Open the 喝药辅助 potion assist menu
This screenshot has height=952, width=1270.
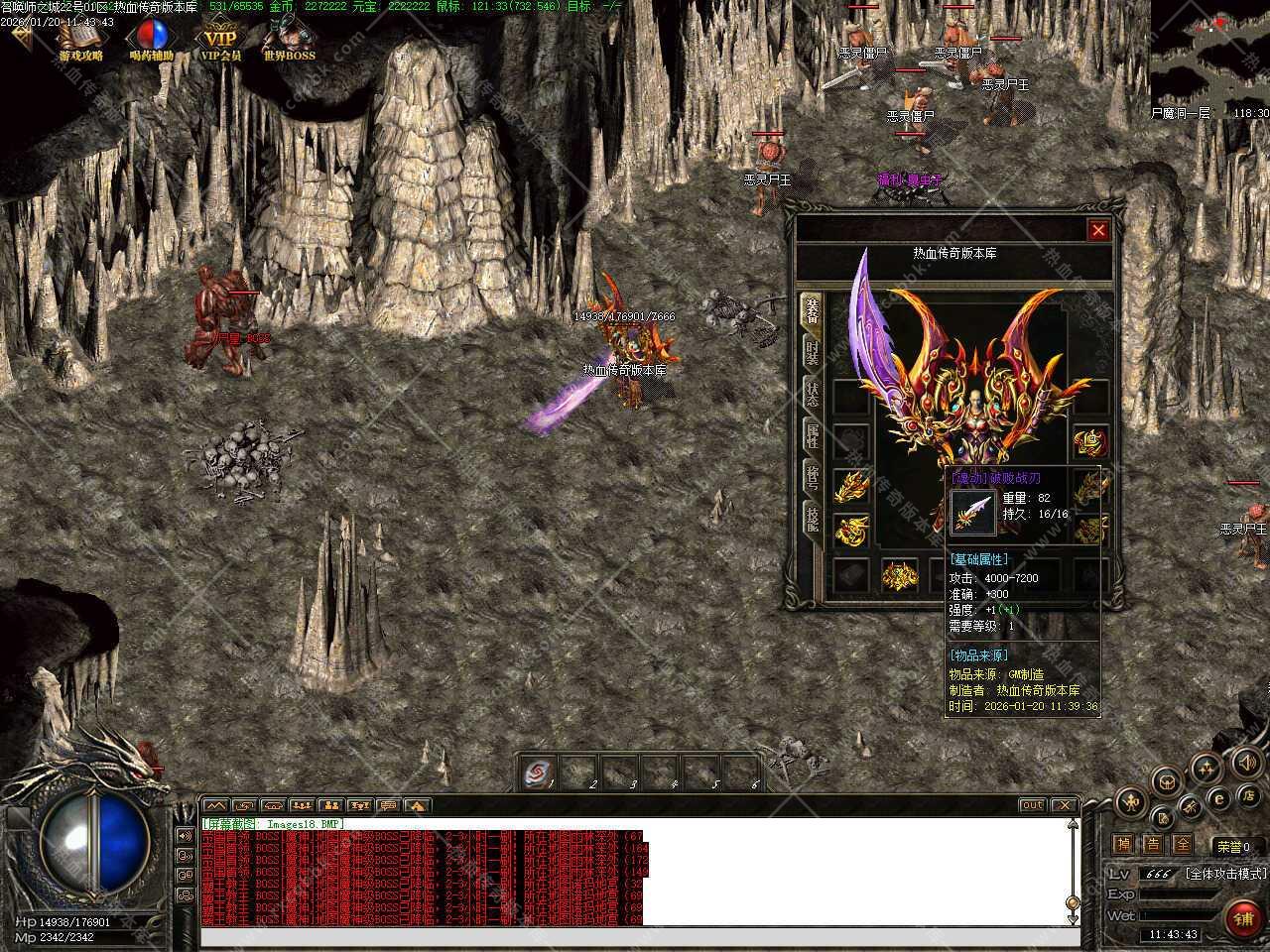tap(152, 41)
